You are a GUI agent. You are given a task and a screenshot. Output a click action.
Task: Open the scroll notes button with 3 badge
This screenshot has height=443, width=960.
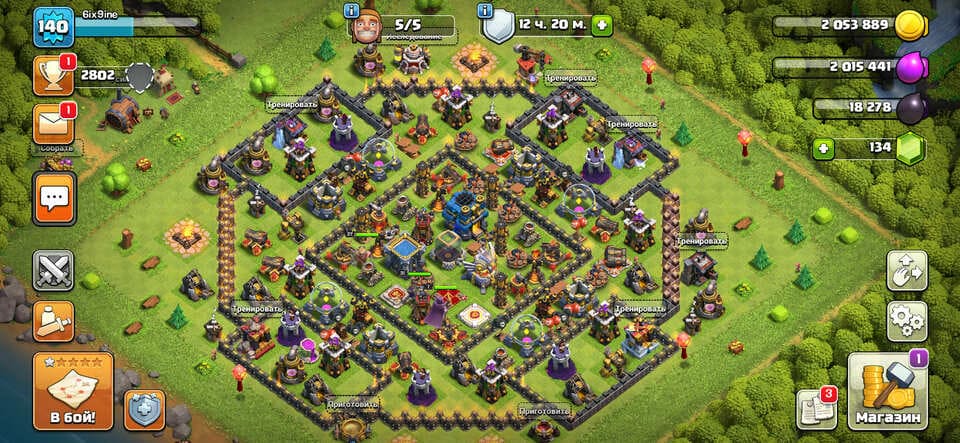click(x=815, y=409)
